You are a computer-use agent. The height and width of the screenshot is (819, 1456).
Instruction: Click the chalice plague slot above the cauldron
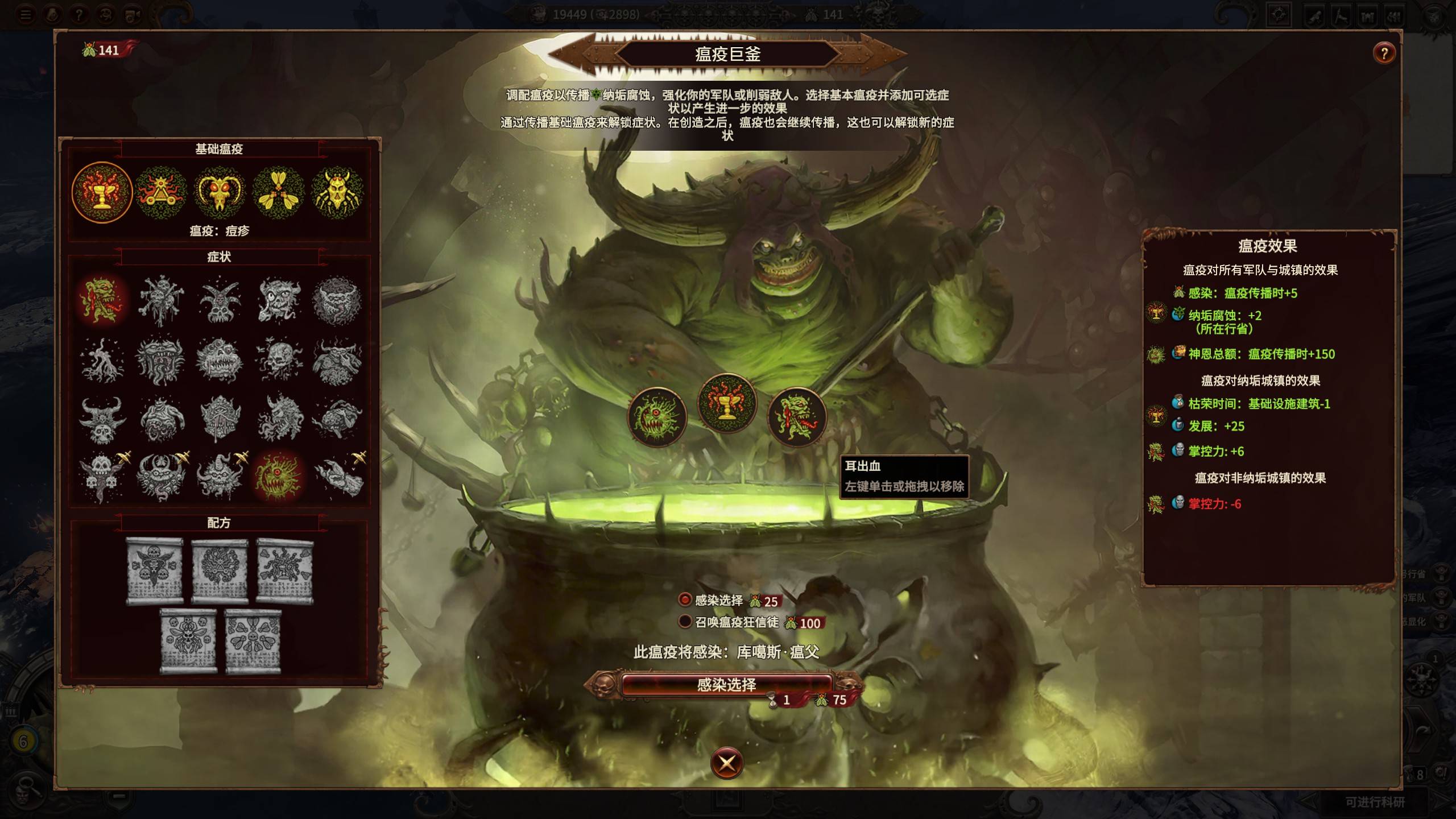click(727, 403)
